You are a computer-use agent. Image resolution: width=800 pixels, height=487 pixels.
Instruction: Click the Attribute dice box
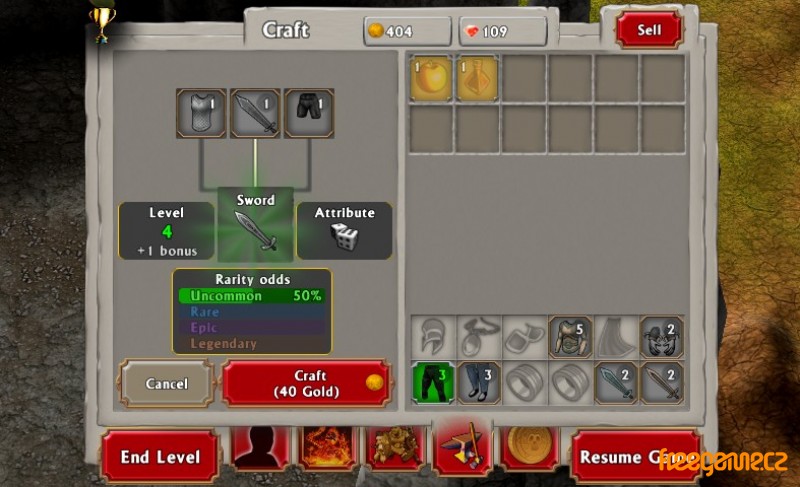click(344, 231)
